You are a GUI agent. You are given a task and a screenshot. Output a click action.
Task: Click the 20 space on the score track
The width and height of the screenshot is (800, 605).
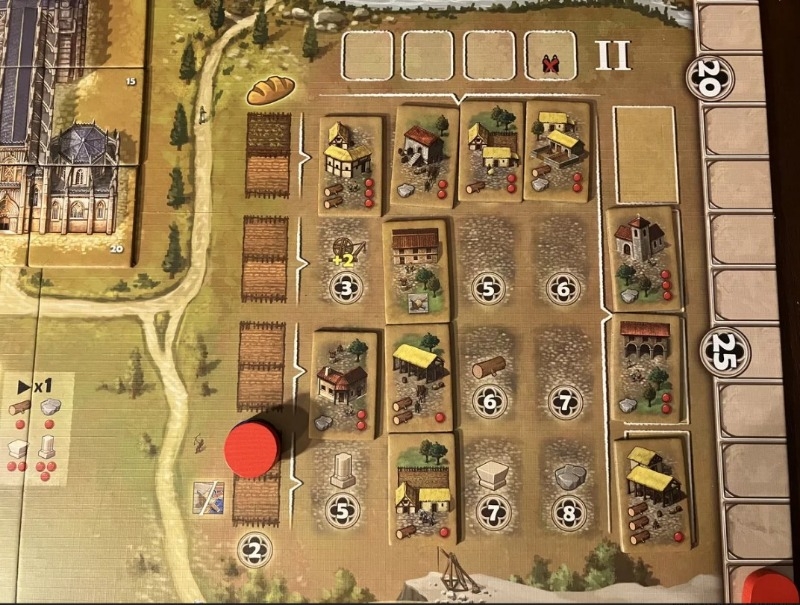coord(710,78)
